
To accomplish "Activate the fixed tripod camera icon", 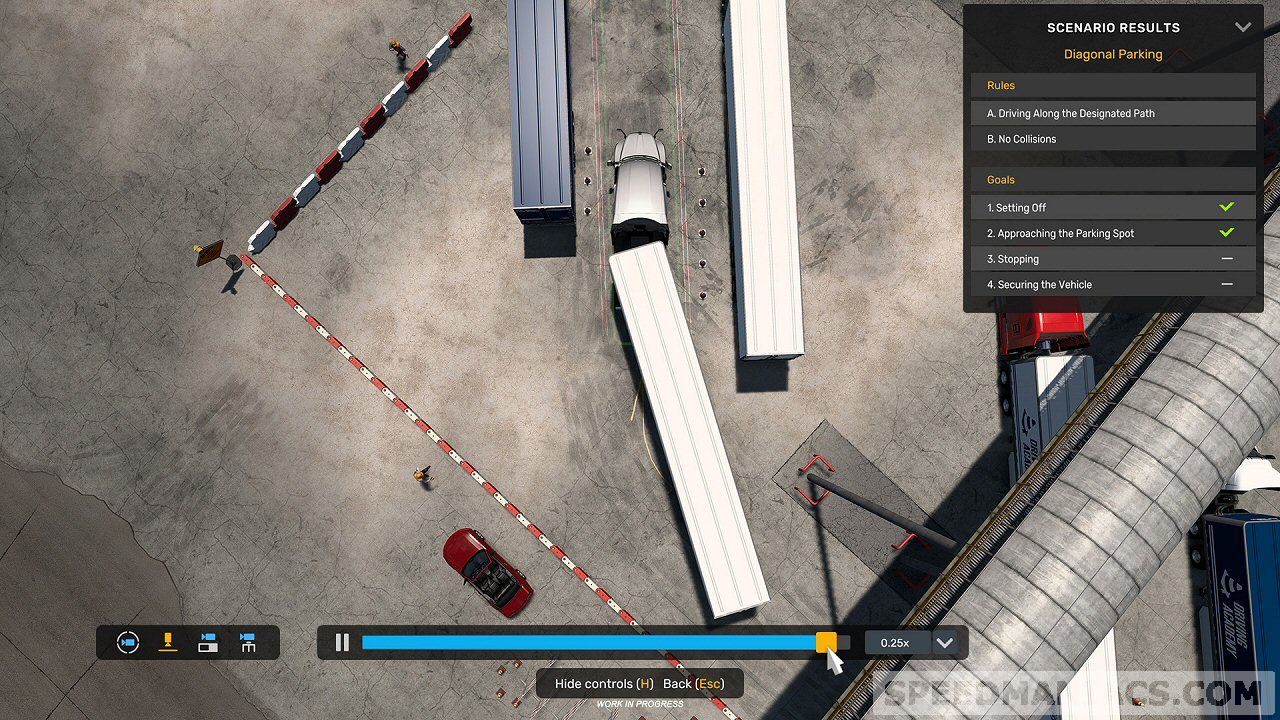I will coord(247,642).
